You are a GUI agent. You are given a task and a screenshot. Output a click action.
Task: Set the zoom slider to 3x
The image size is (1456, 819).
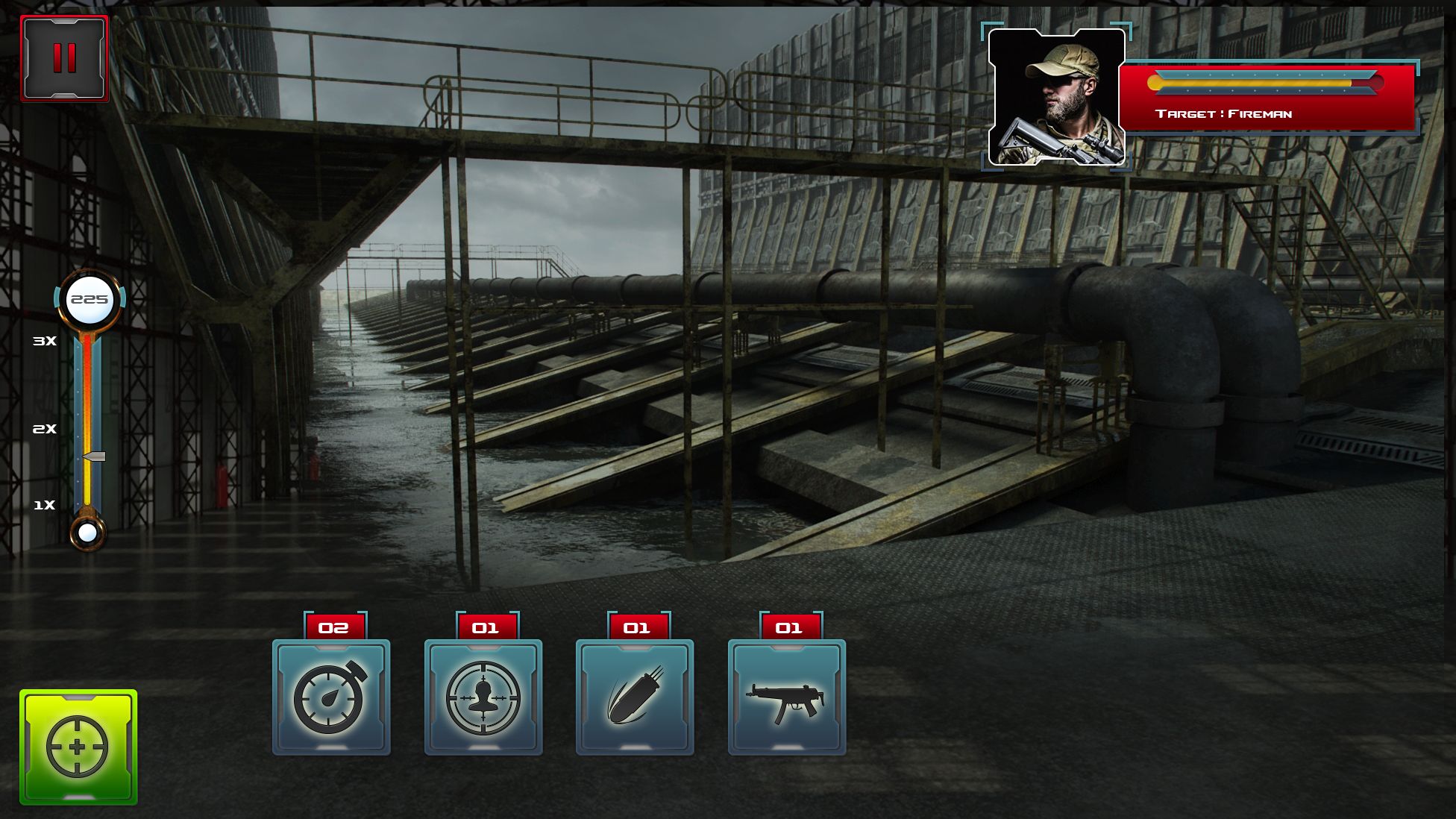[x=87, y=342]
